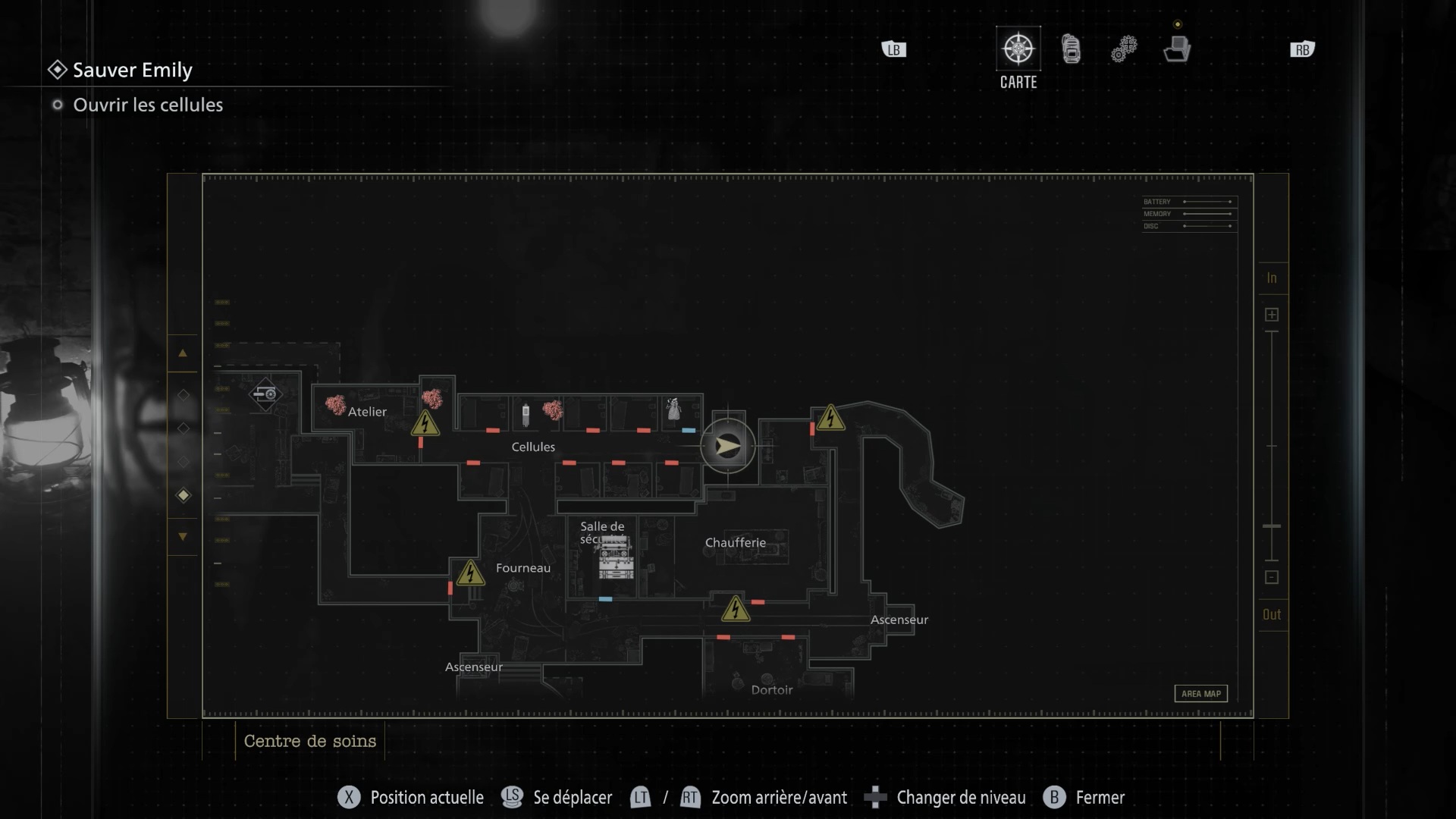Select the Chaufferie room label

pyautogui.click(x=735, y=543)
